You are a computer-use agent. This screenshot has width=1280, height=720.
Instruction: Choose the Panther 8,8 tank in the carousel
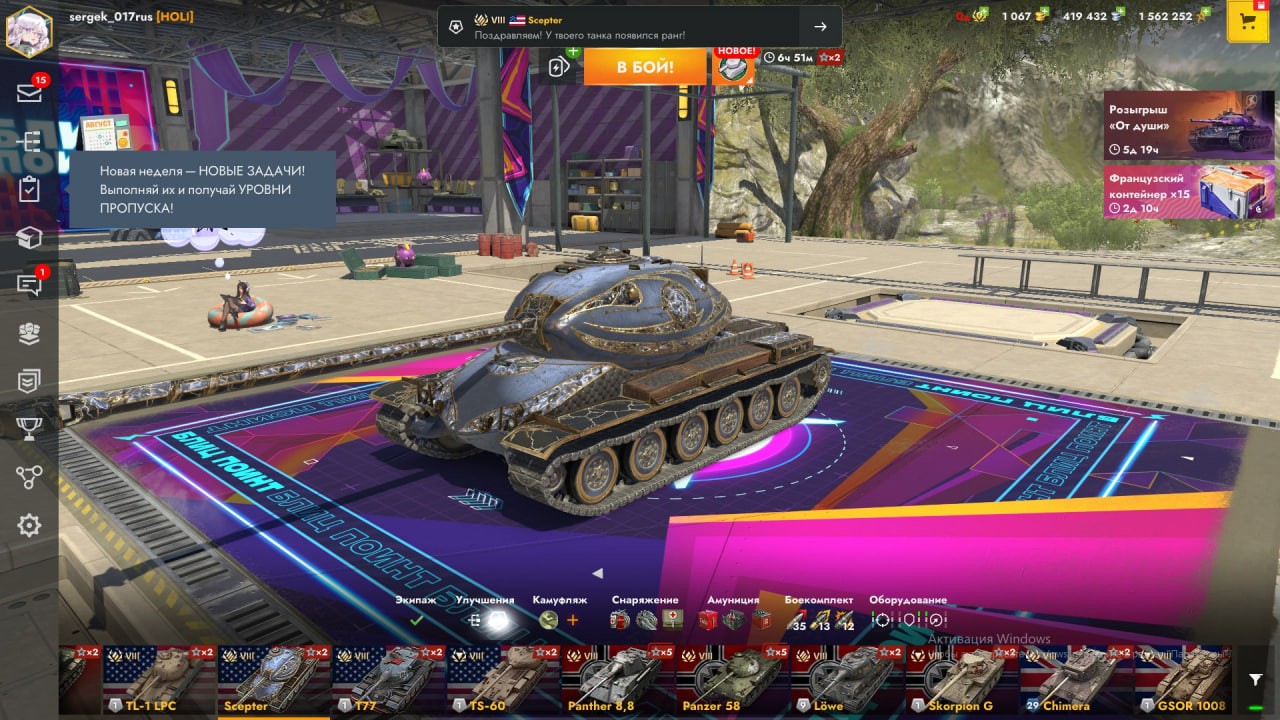[618, 680]
